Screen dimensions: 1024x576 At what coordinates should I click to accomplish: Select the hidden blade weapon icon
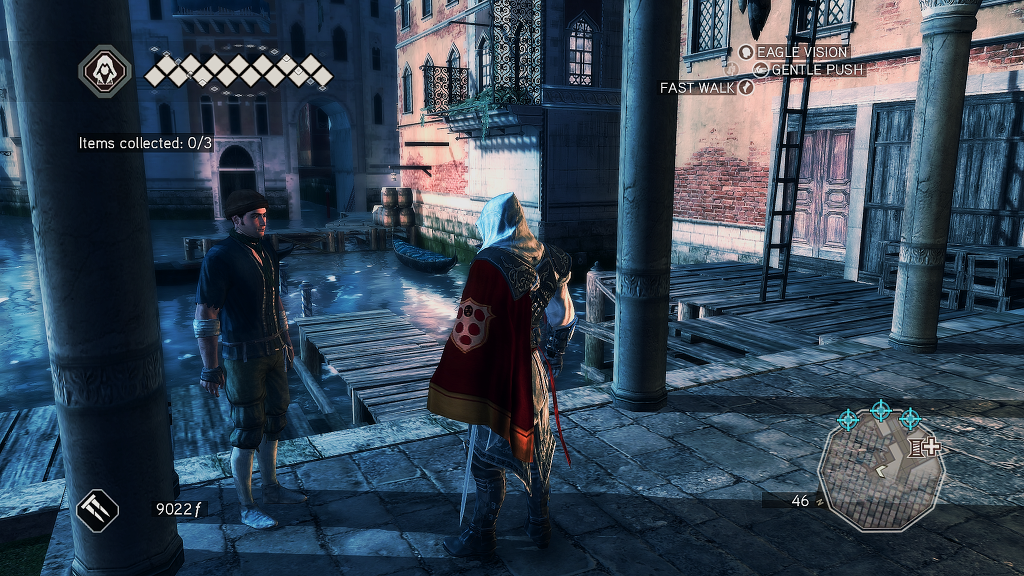point(97,509)
